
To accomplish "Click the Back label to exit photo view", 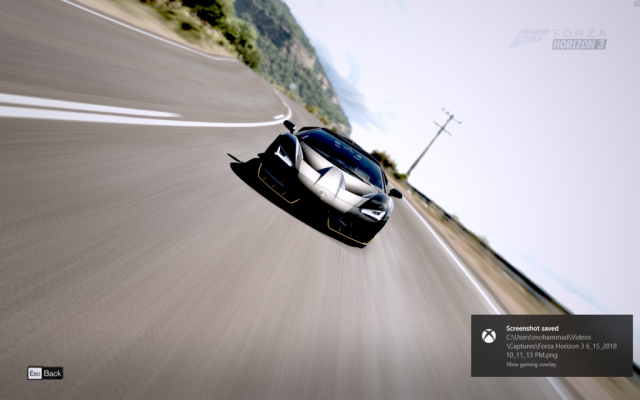I will tap(52, 373).
